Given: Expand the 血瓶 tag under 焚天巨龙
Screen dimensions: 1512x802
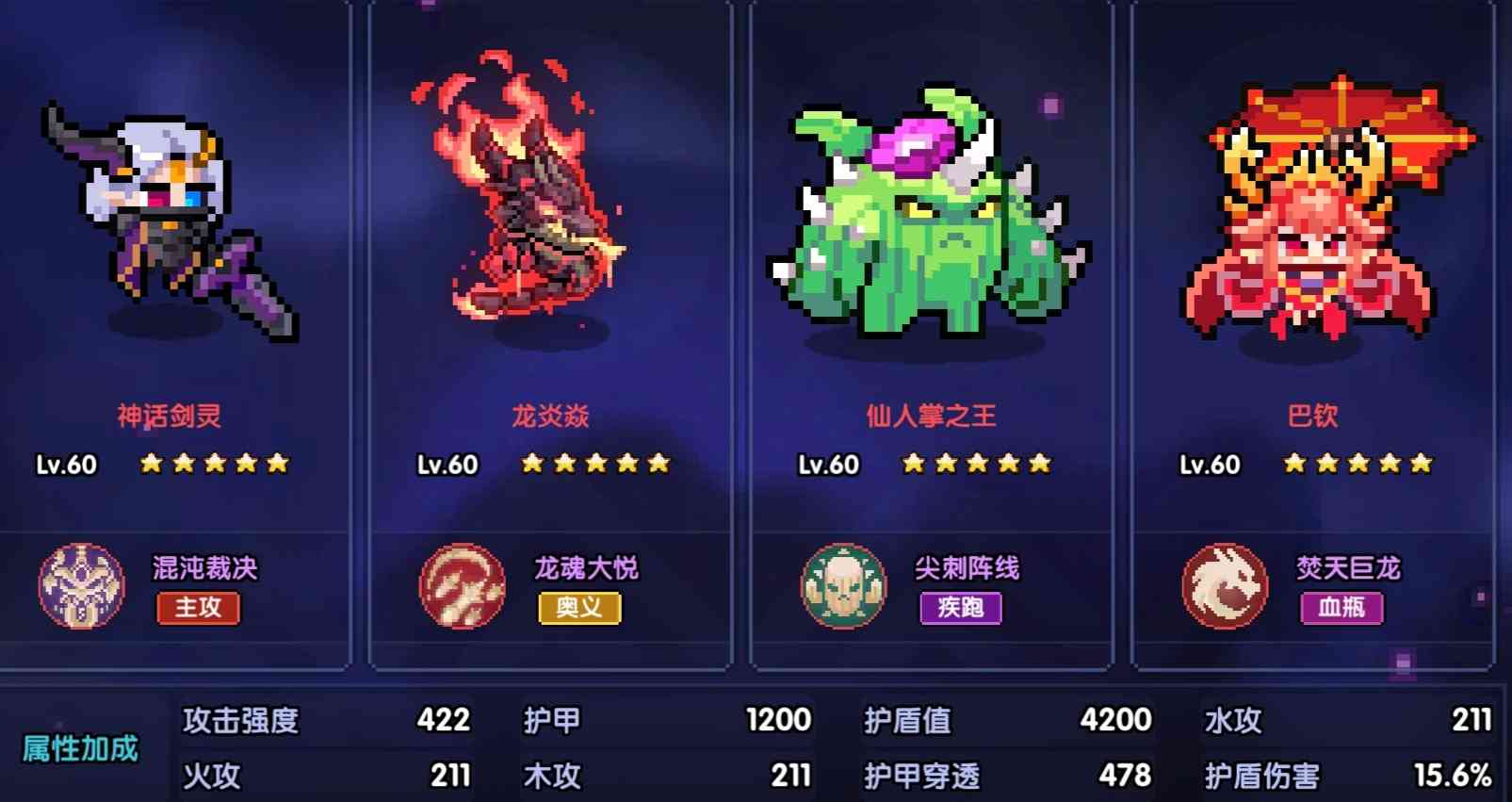Looking at the screenshot, I should click(1342, 609).
